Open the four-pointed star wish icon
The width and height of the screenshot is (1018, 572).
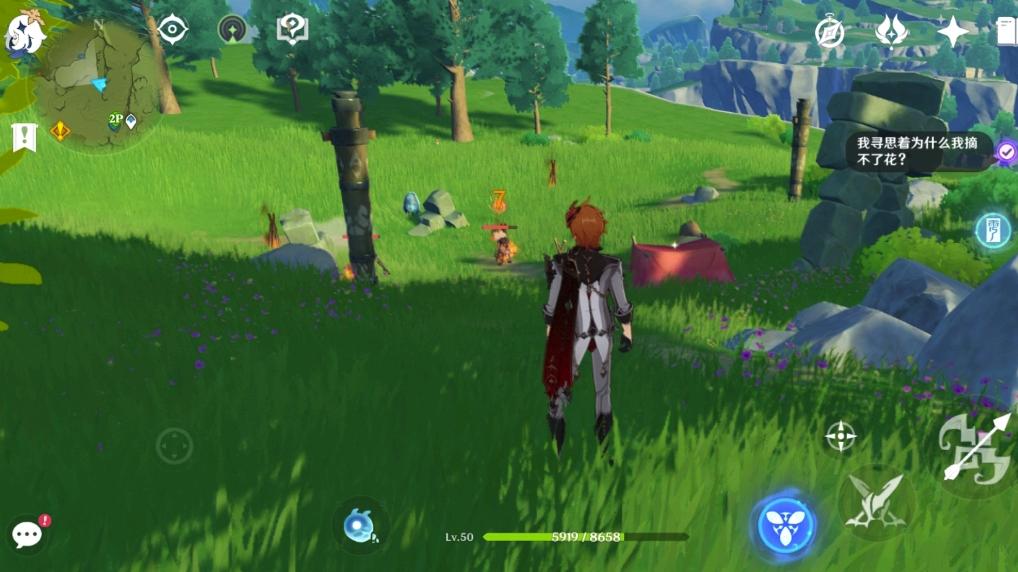(x=952, y=32)
